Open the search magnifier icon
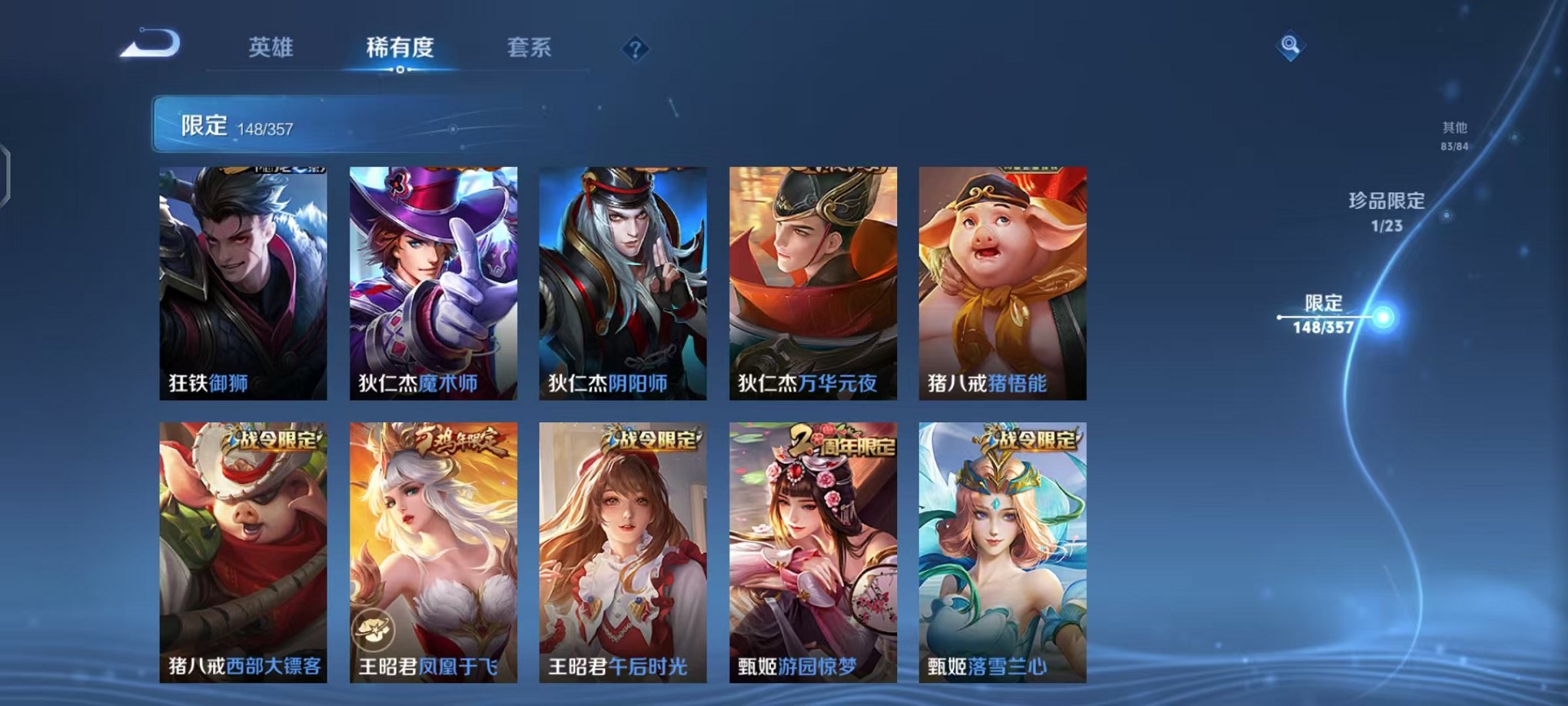 tap(1291, 45)
